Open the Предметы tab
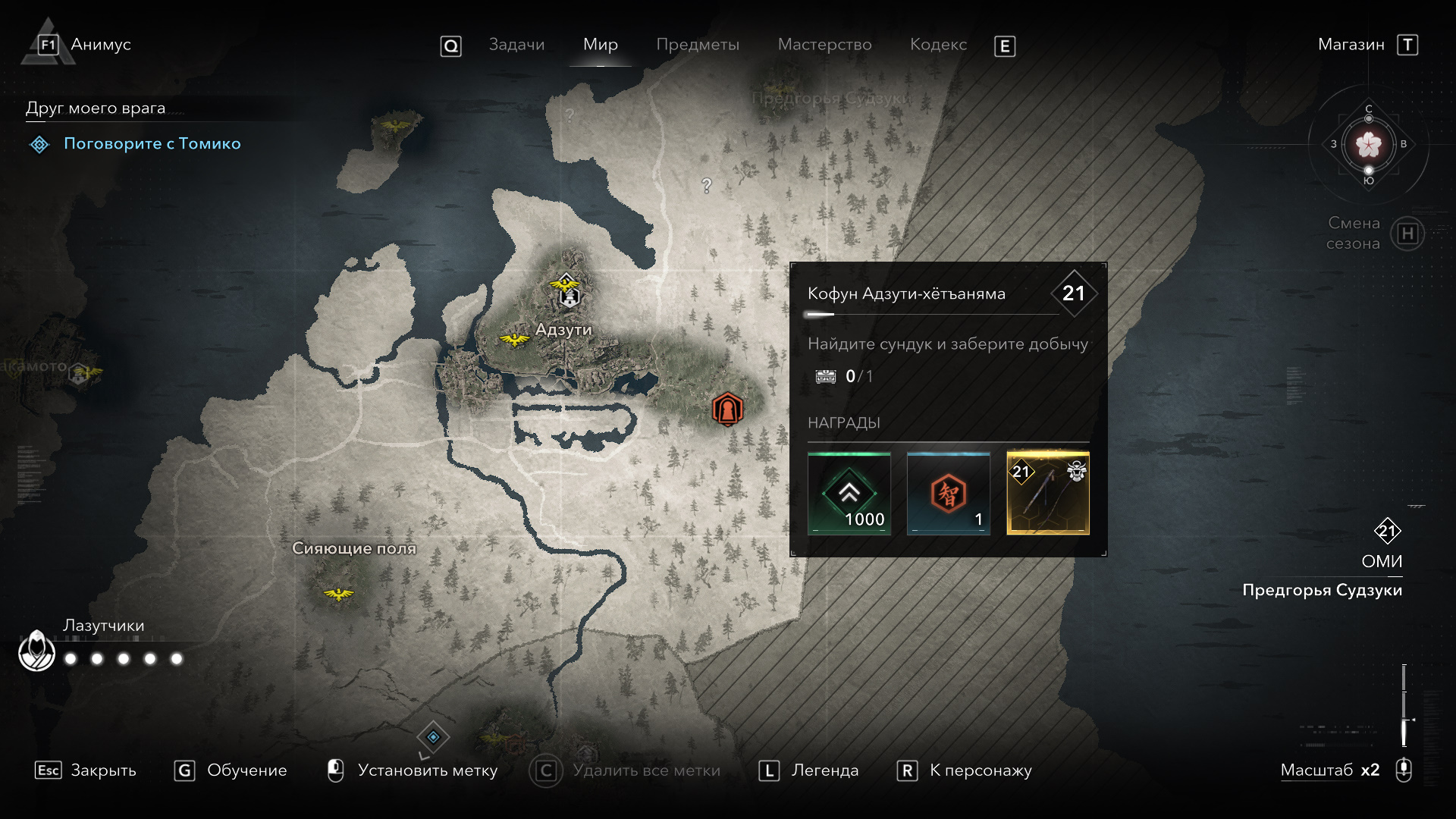Screen dimensions: 1456x819 click(x=698, y=45)
